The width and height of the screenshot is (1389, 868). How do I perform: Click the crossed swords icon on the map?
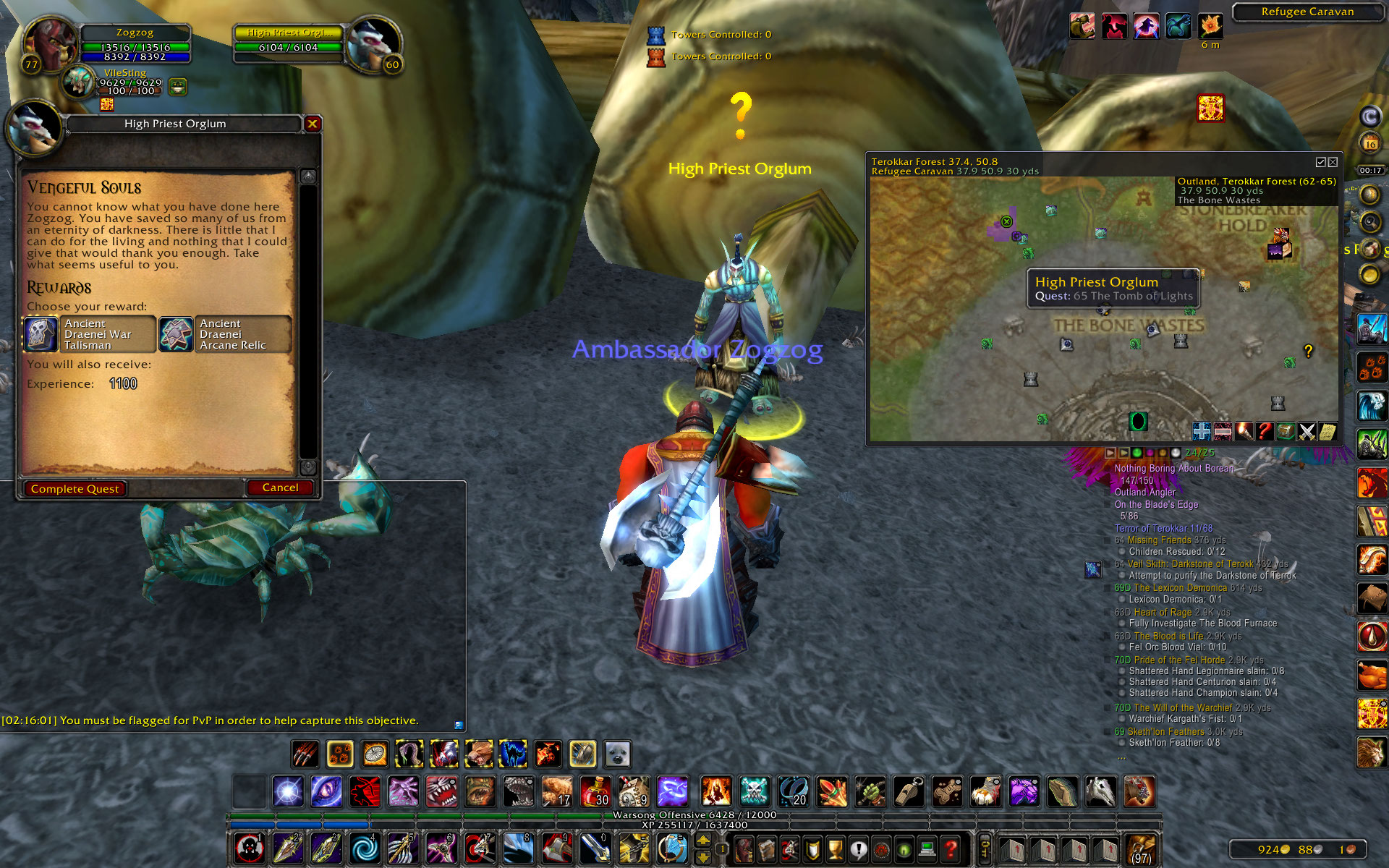[1307, 431]
